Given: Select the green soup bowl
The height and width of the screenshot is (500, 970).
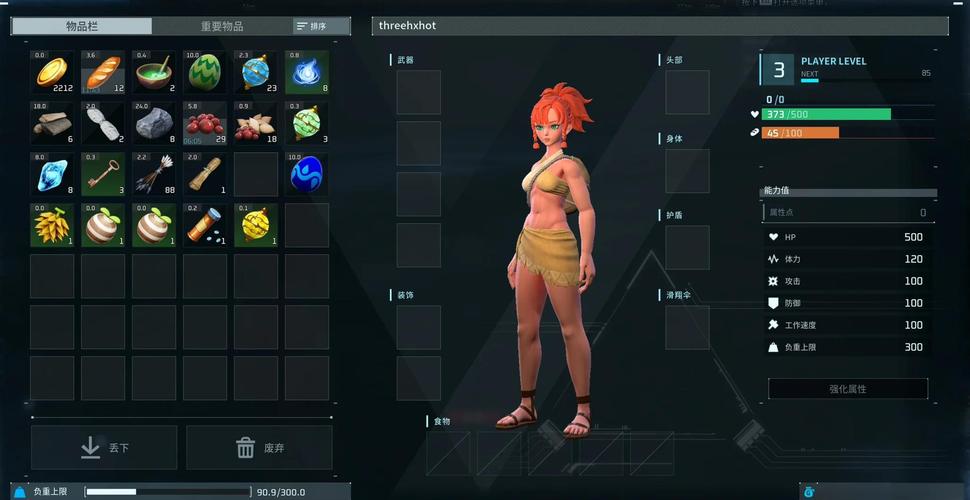Looking at the screenshot, I should pyautogui.click(x=154, y=73).
